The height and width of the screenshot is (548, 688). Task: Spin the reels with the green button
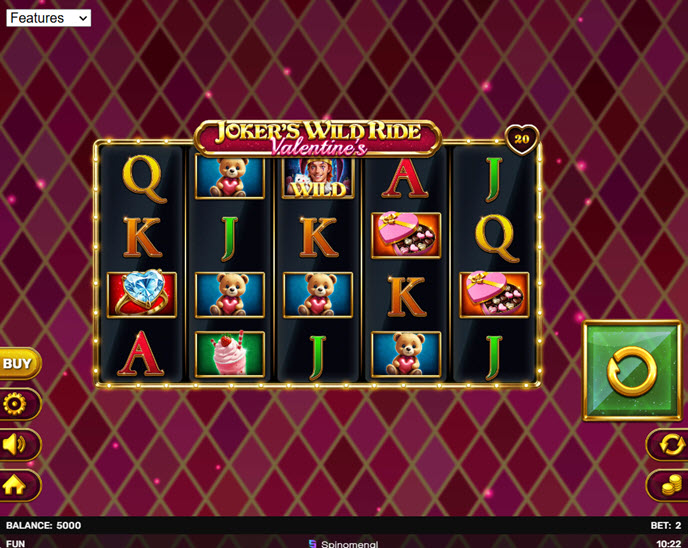(x=631, y=371)
